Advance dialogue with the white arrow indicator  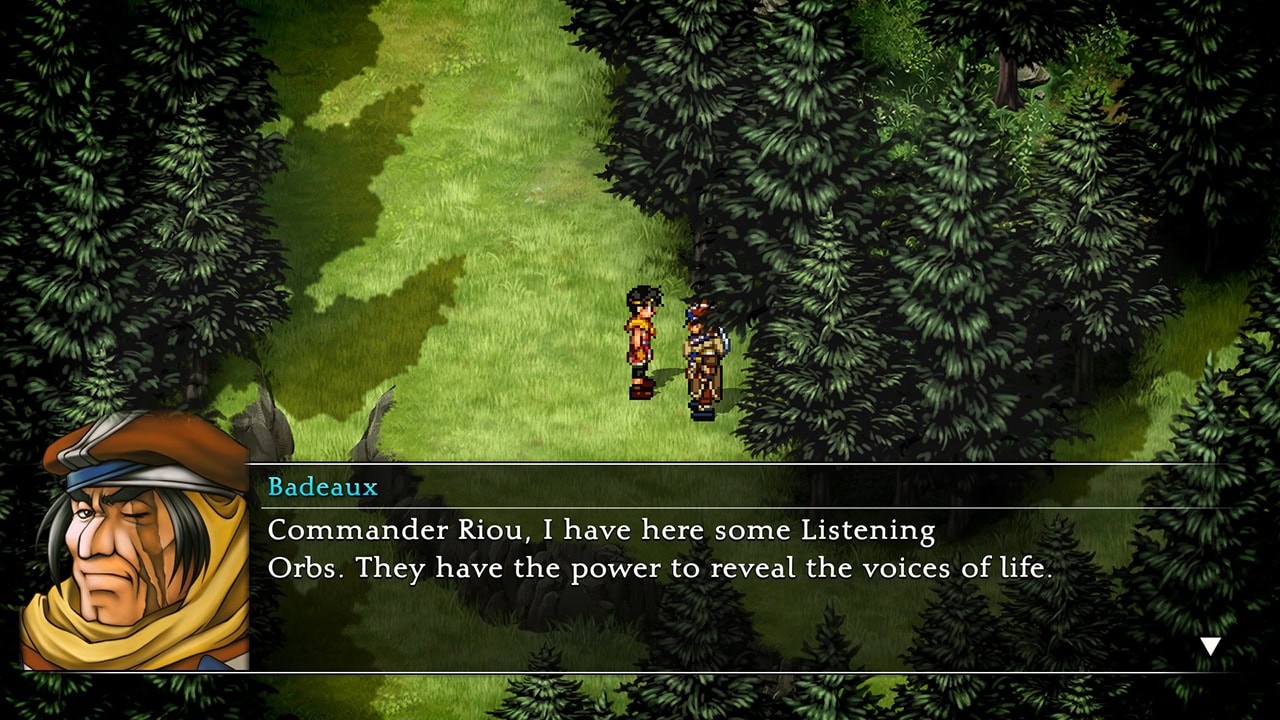coord(1210,646)
